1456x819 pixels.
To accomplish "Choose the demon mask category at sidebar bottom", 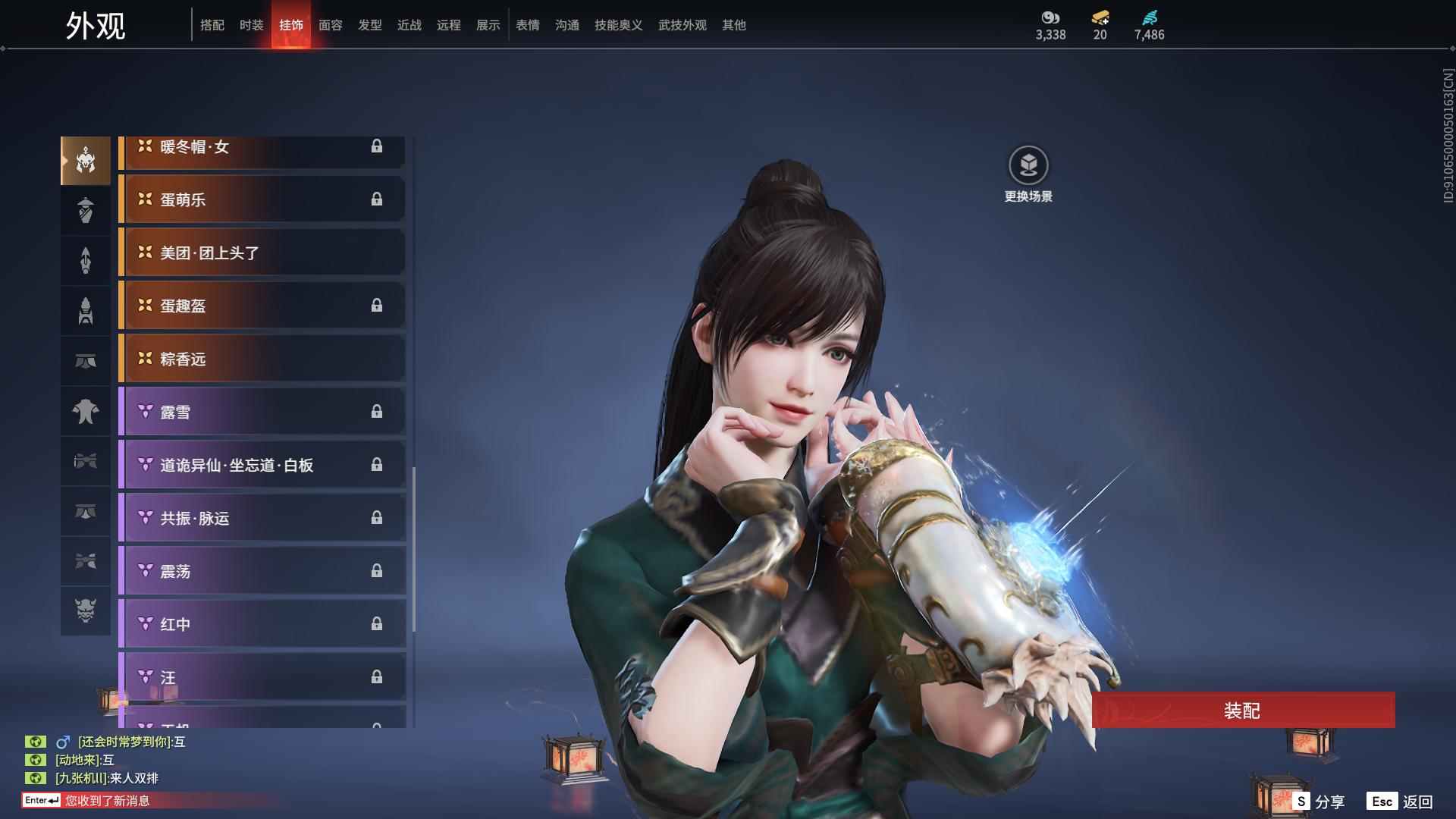I will click(x=85, y=611).
